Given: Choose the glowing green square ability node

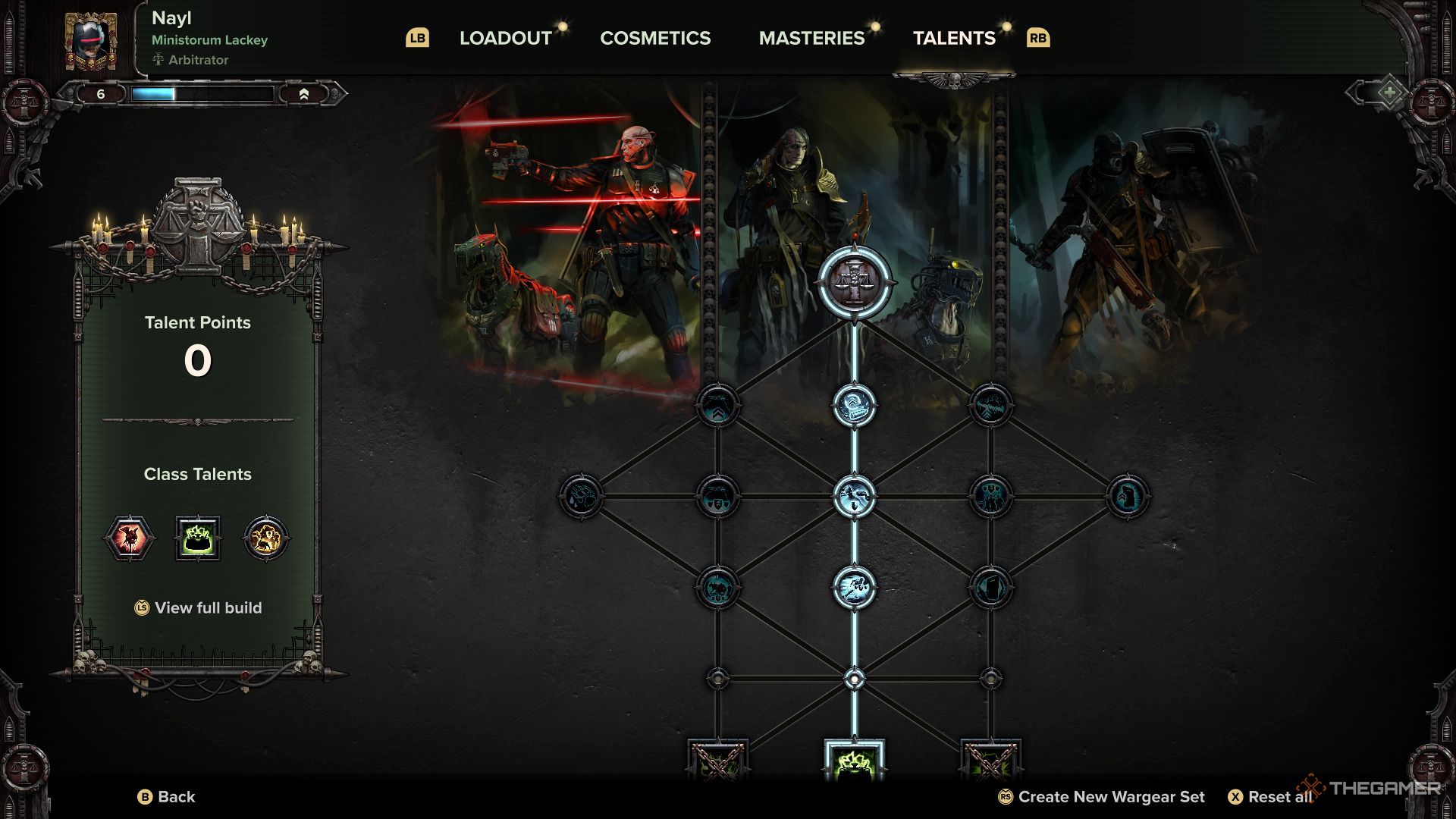Looking at the screenshot, I should pyautogui.click(x=855, y=761).
